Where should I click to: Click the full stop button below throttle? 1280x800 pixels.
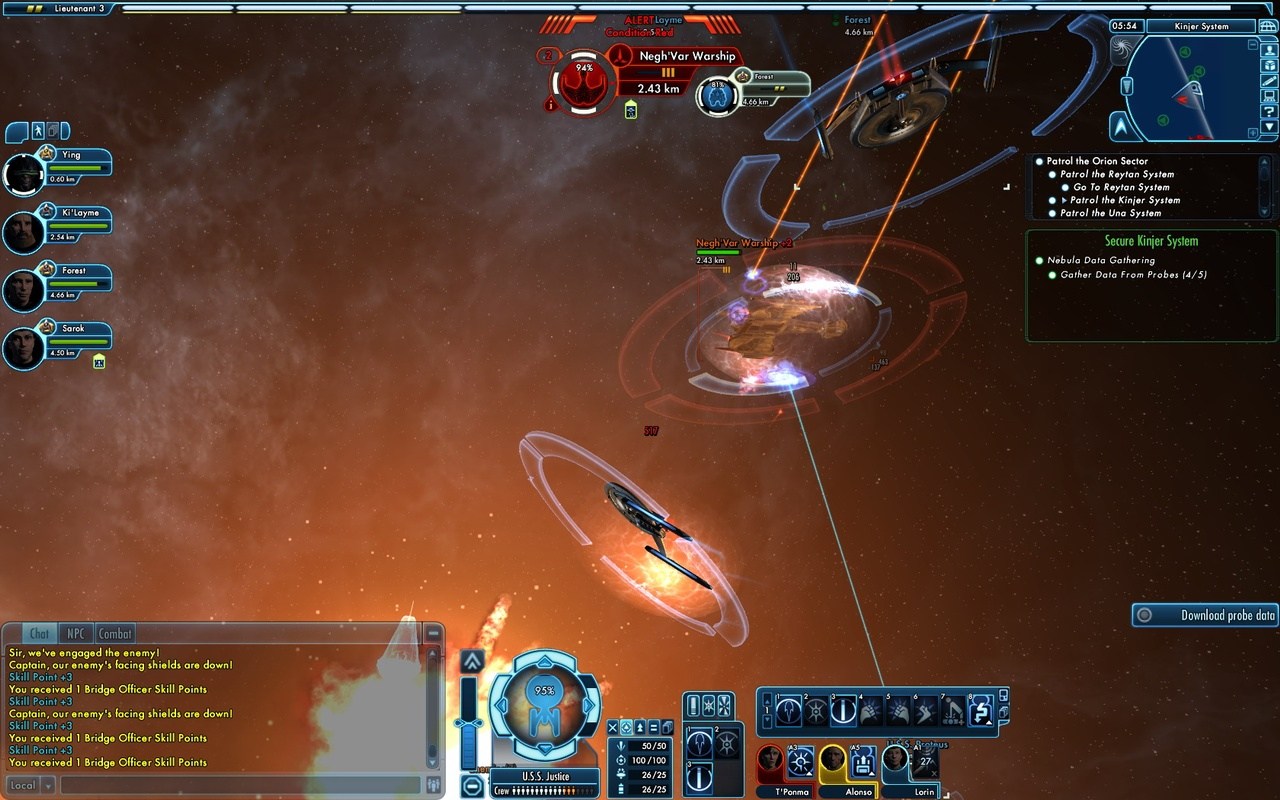click(x=472, y=785)
